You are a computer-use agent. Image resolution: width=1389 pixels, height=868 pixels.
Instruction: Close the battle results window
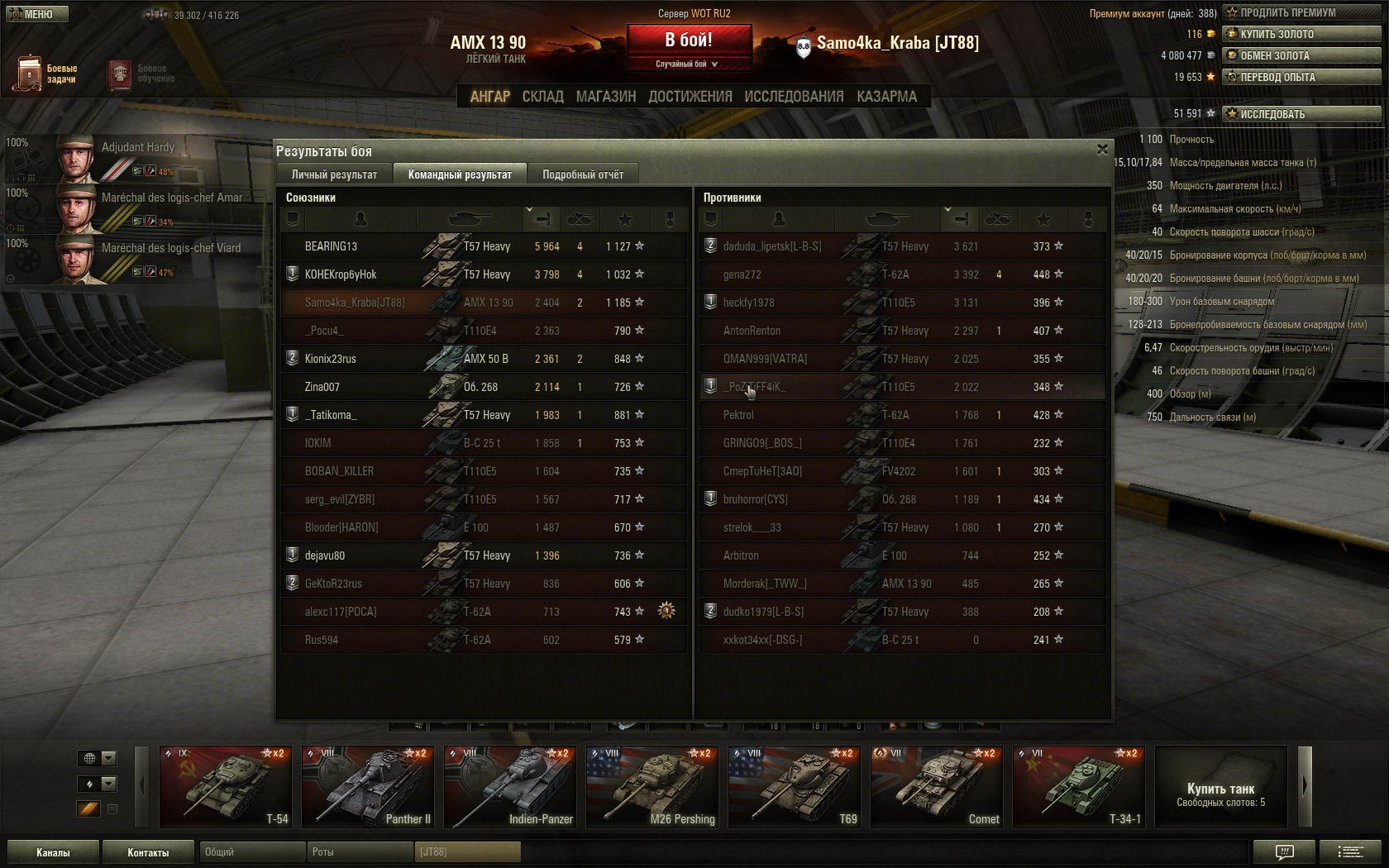pyautogui.click(x=1102, y=150)
